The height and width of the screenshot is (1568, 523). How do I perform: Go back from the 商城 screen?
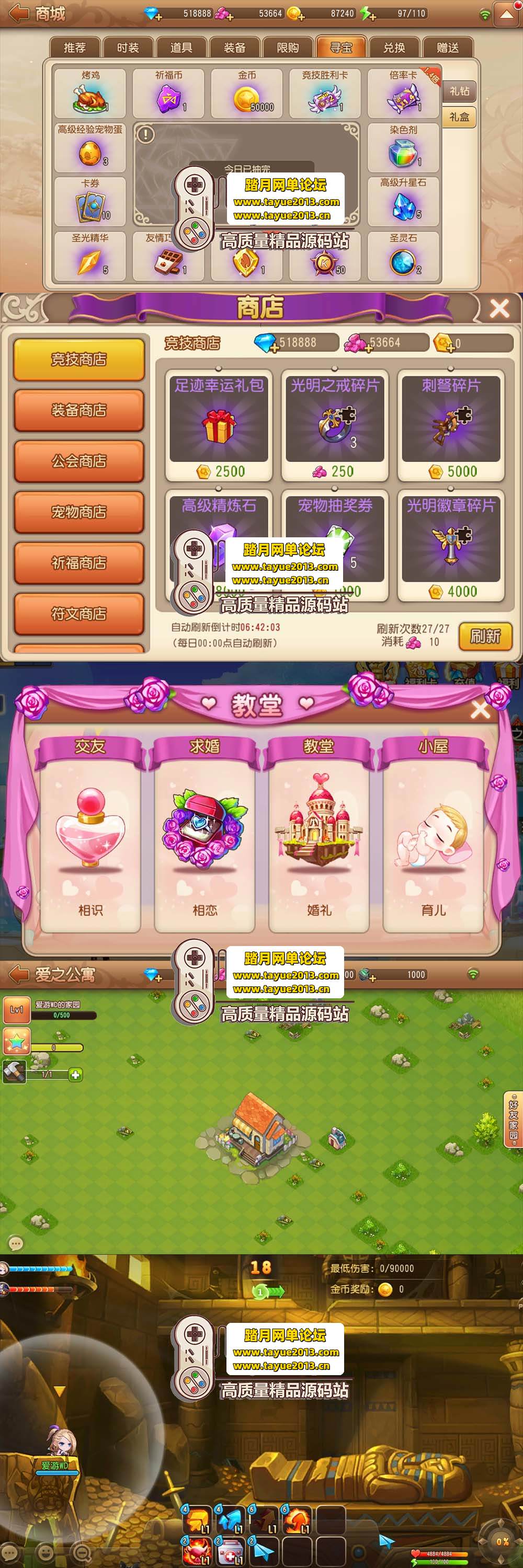pyautogui.click(x=19, y=13)
